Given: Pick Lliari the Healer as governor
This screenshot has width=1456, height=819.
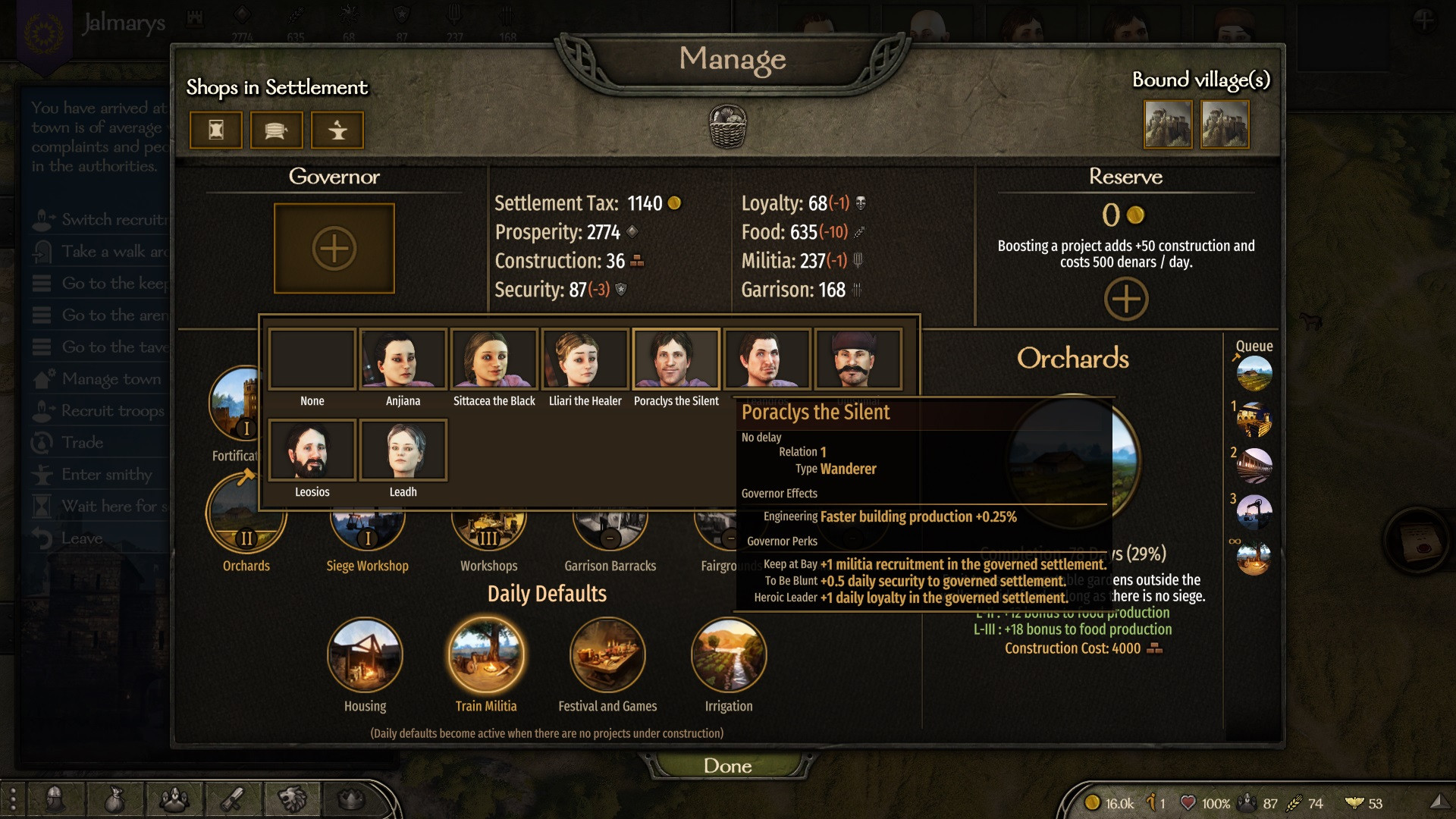Looking at the screenshot, I should click(585, 359).
